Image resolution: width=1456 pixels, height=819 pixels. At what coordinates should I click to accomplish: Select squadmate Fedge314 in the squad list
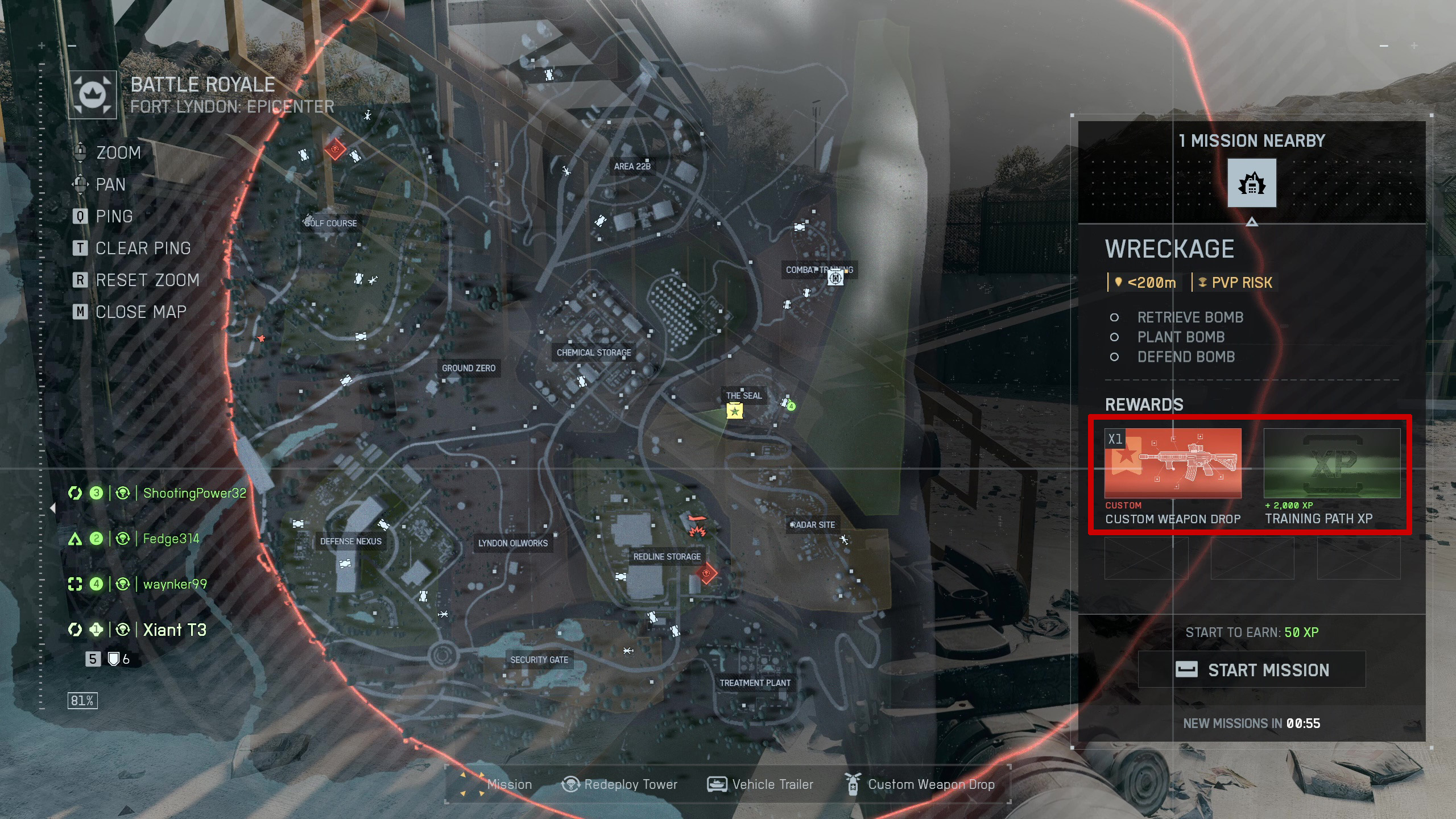click(x=171, y=539)
